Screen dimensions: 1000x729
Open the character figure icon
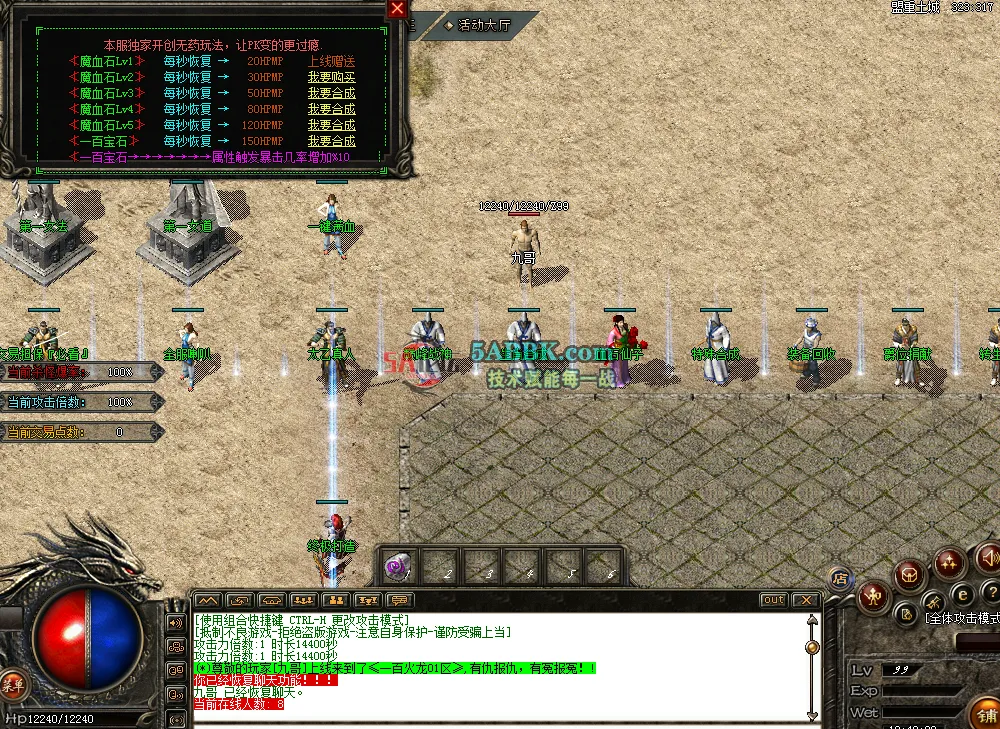874,598
